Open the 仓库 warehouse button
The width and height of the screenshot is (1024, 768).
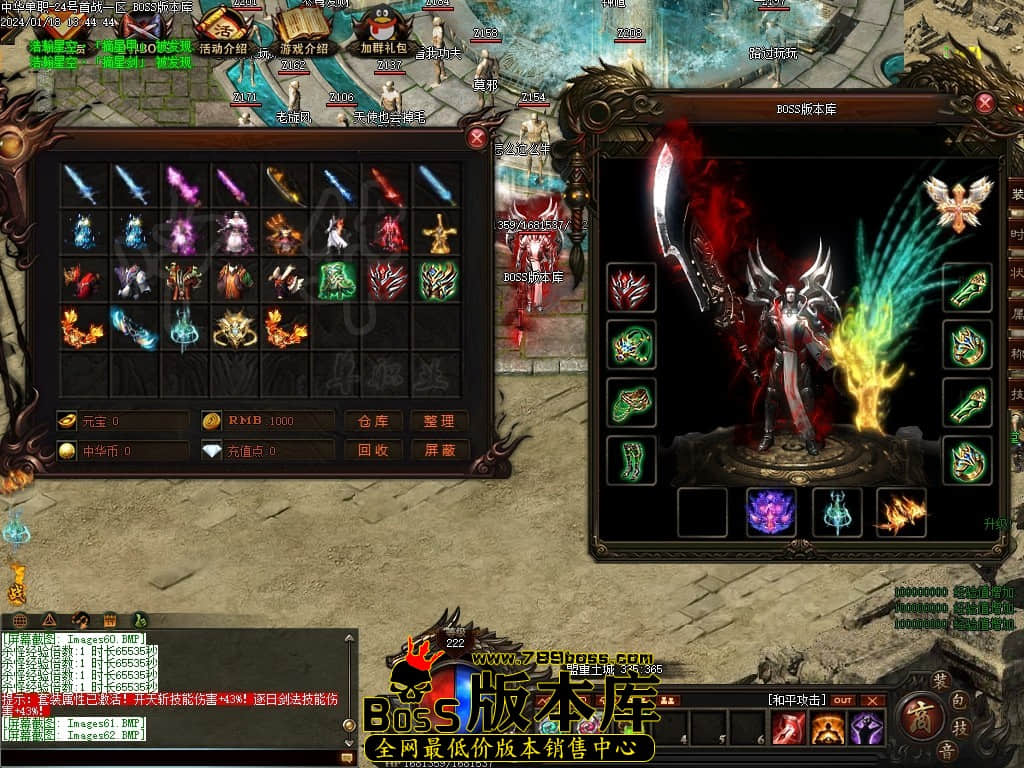373,421
